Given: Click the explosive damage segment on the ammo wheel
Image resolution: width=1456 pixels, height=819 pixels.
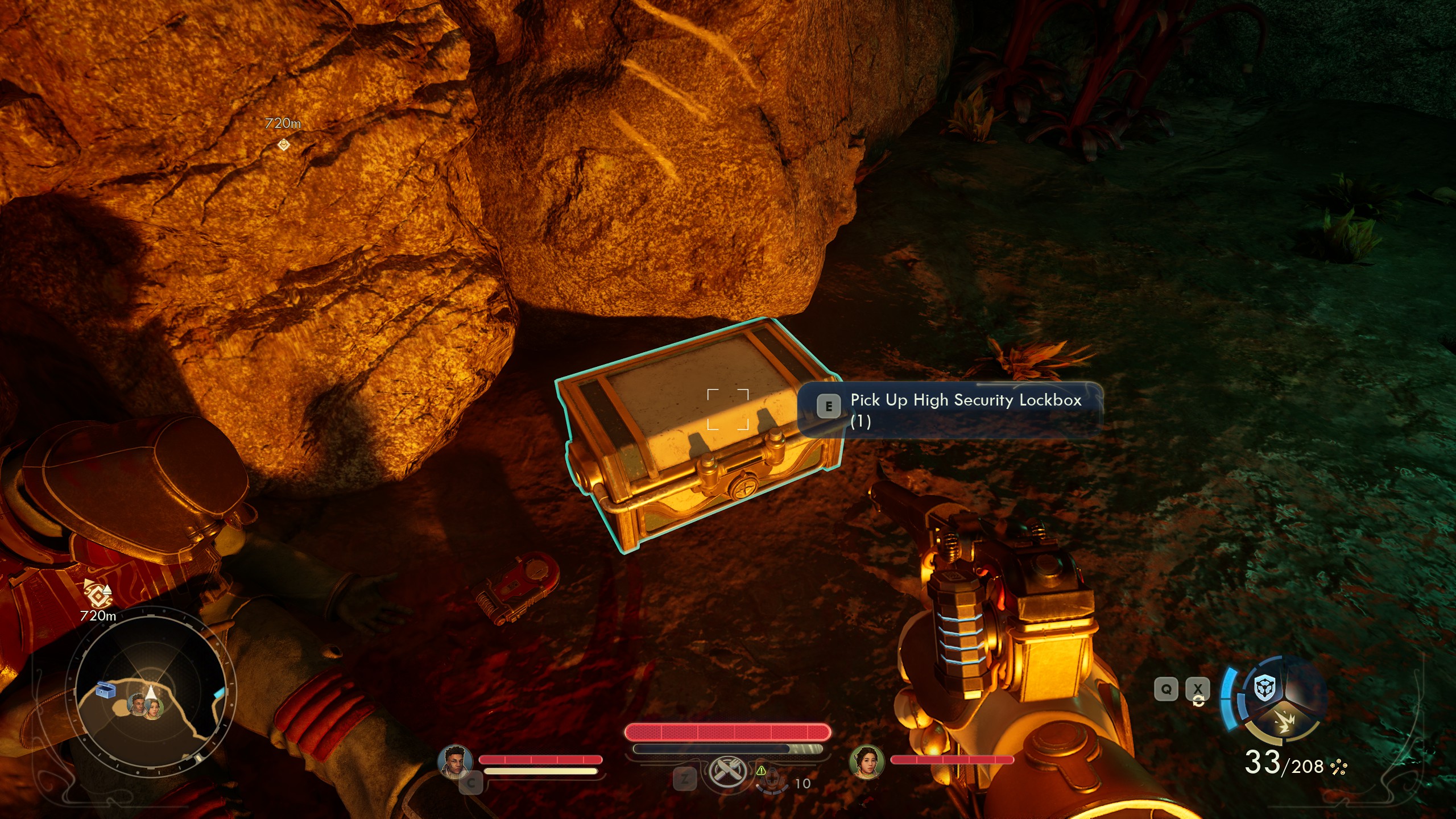Looking at the screenshot, I should (x=1286, y=722).
